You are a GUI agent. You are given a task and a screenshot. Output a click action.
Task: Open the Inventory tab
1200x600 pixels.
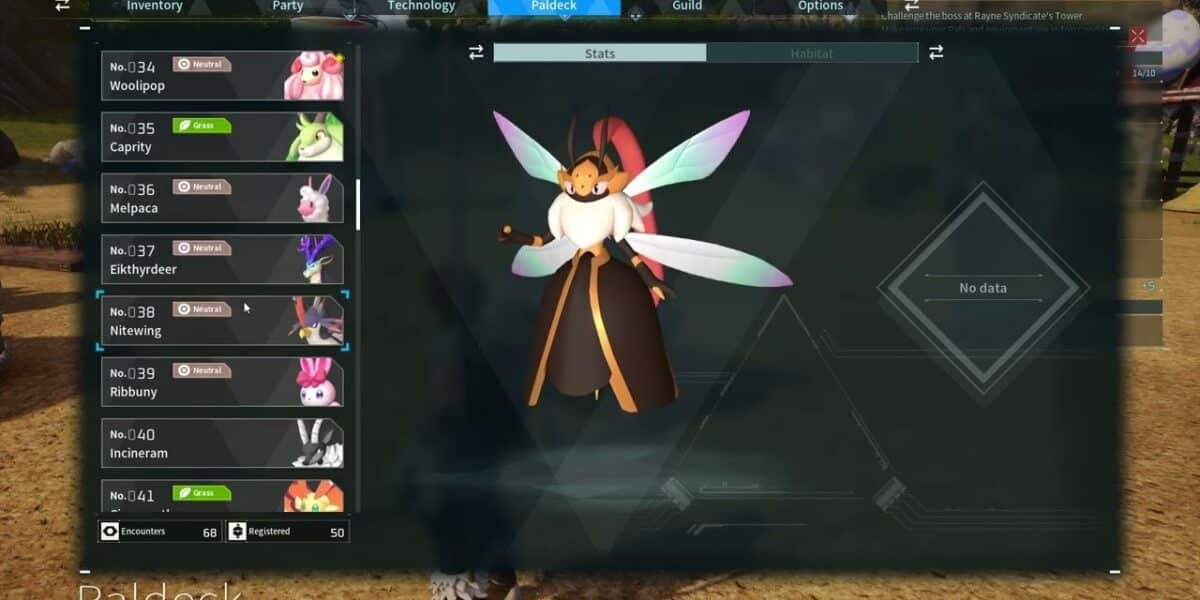click(x=154, y=6)
